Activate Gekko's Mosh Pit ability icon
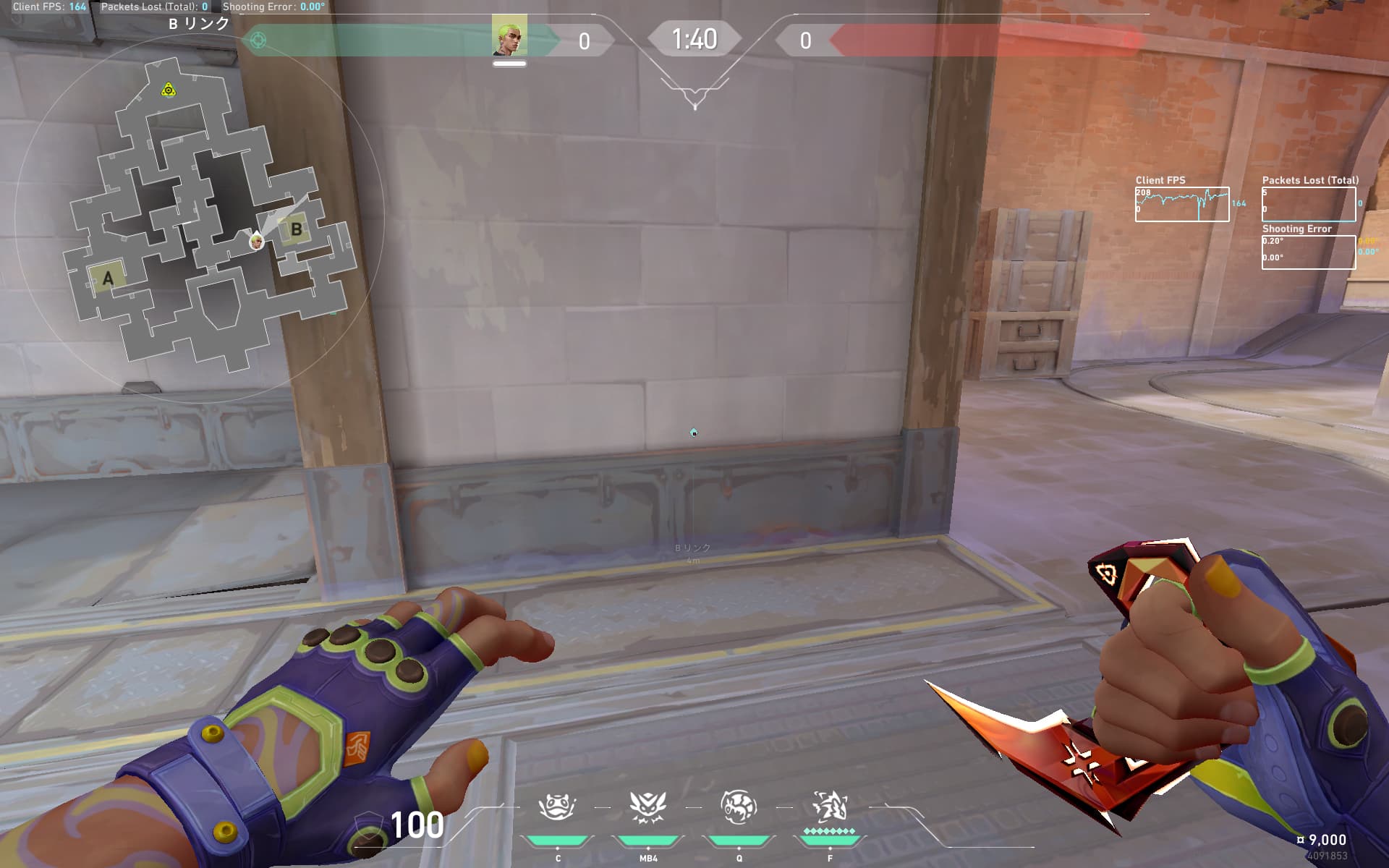Screen dimensions: 1389x868 (557, 807)
